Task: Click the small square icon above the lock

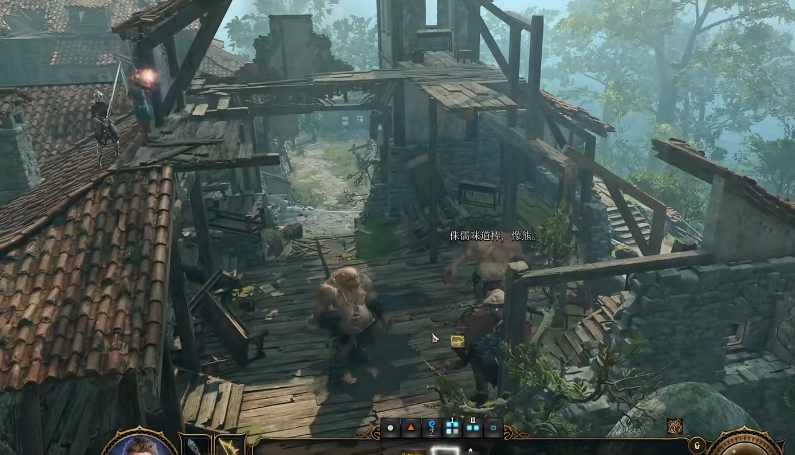Action: point(675,426)
